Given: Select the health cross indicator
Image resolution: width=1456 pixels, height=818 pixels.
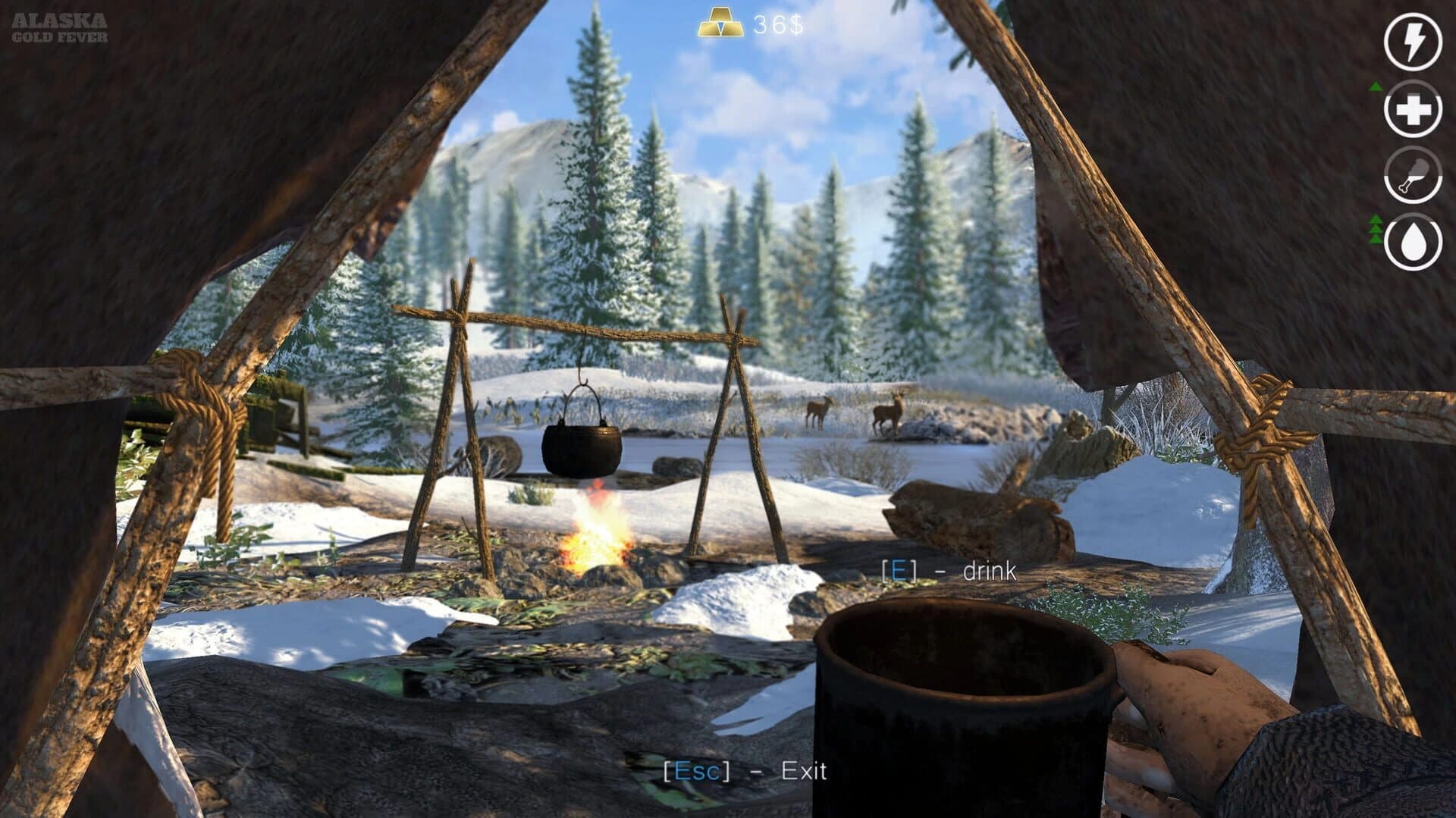Looking at the screenshot, I should pyautogui.click(x=1412, y=109).
